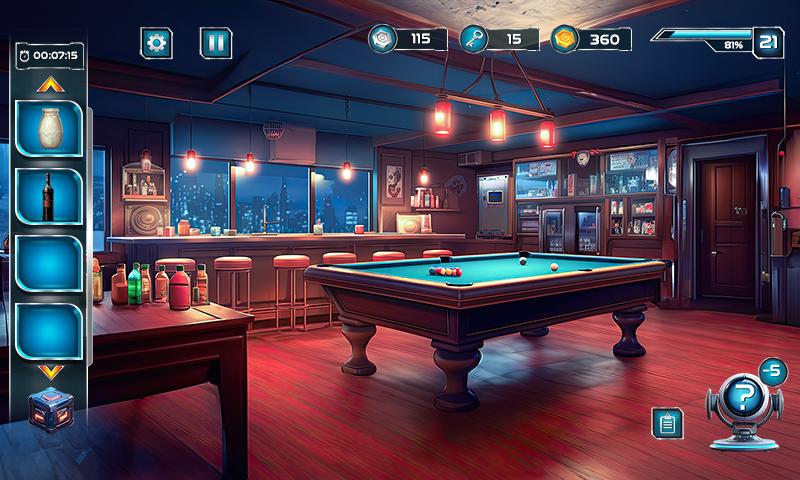Tap the key counter showing 15
Screen dimensions: 800x480
[x=499, y=39]
